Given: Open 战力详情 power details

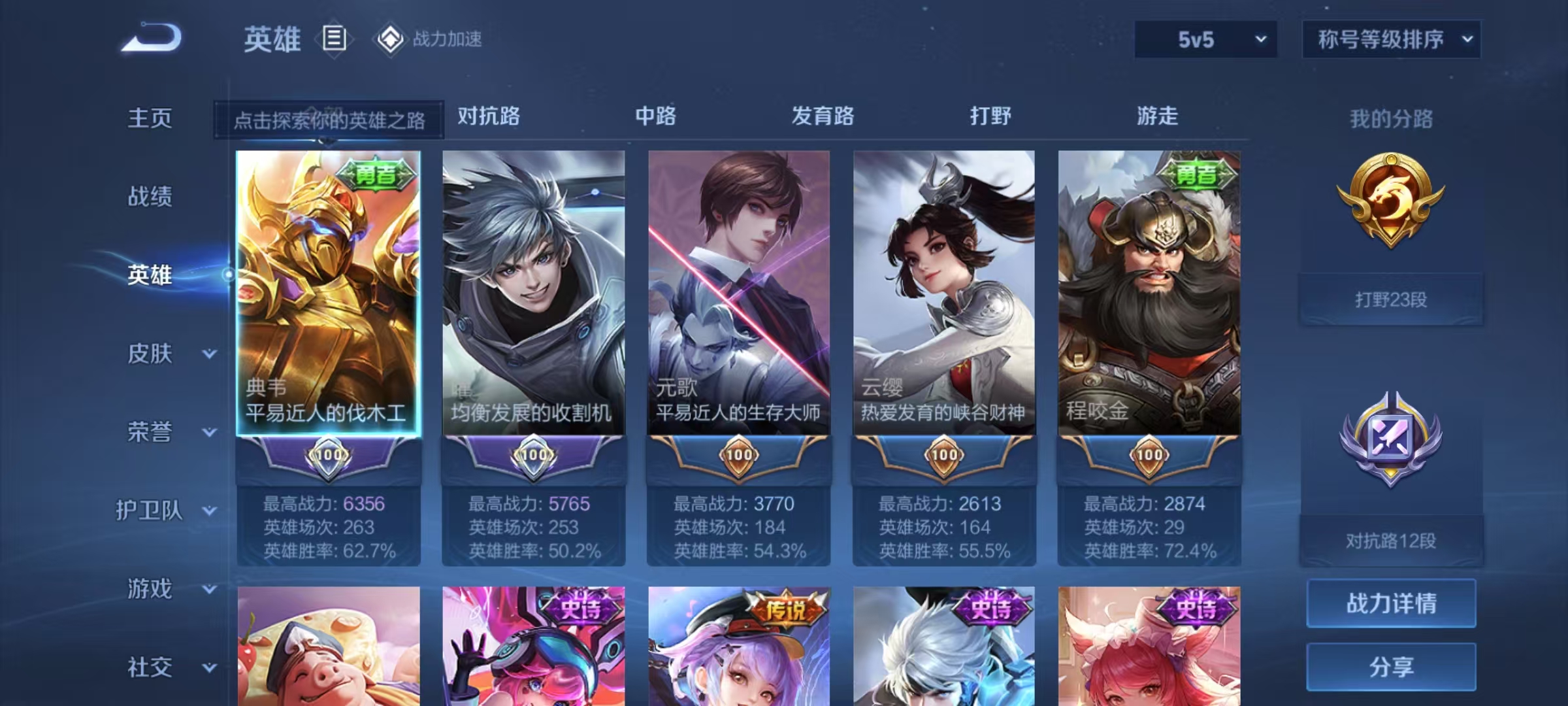Looking at the screenshot, I should pyautogui.click(x=1391, y=603).
